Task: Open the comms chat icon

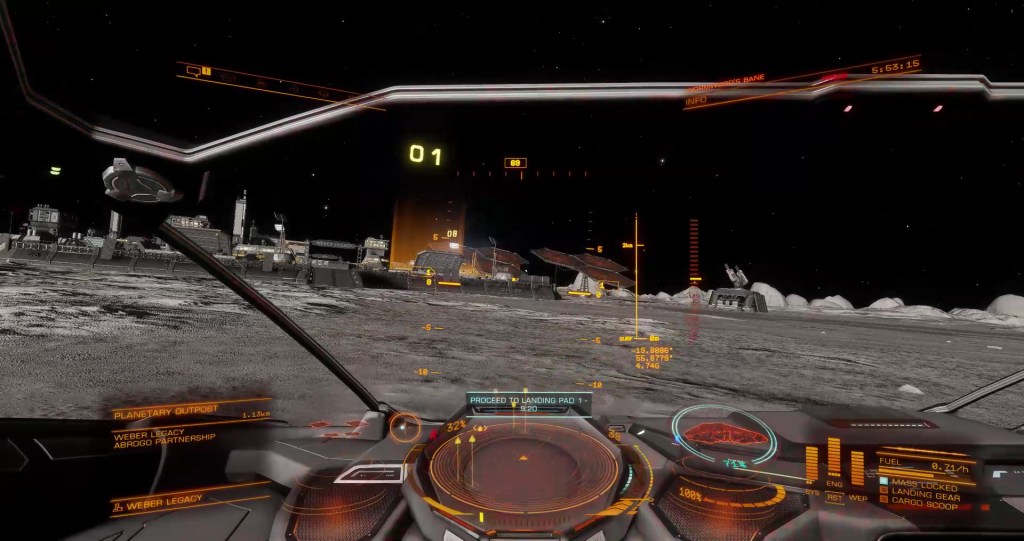Action: tap(193, 71)
